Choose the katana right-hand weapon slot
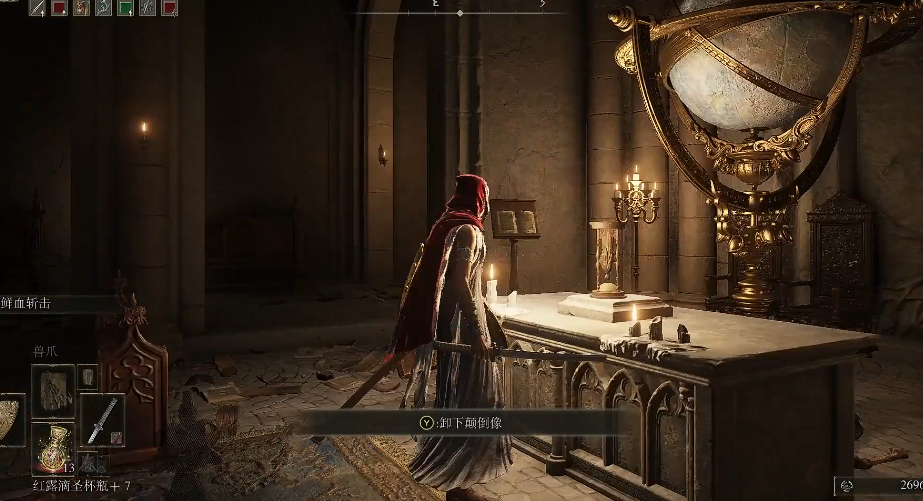Screen dimensions: 923x501 click(100, 419)
